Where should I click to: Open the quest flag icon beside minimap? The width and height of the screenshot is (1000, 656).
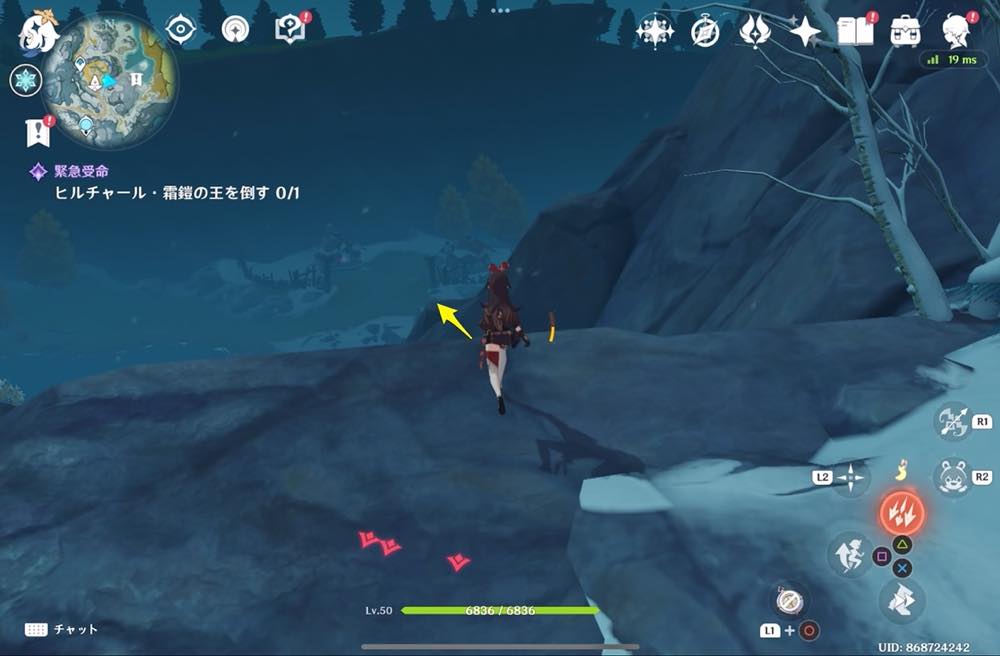37,131
